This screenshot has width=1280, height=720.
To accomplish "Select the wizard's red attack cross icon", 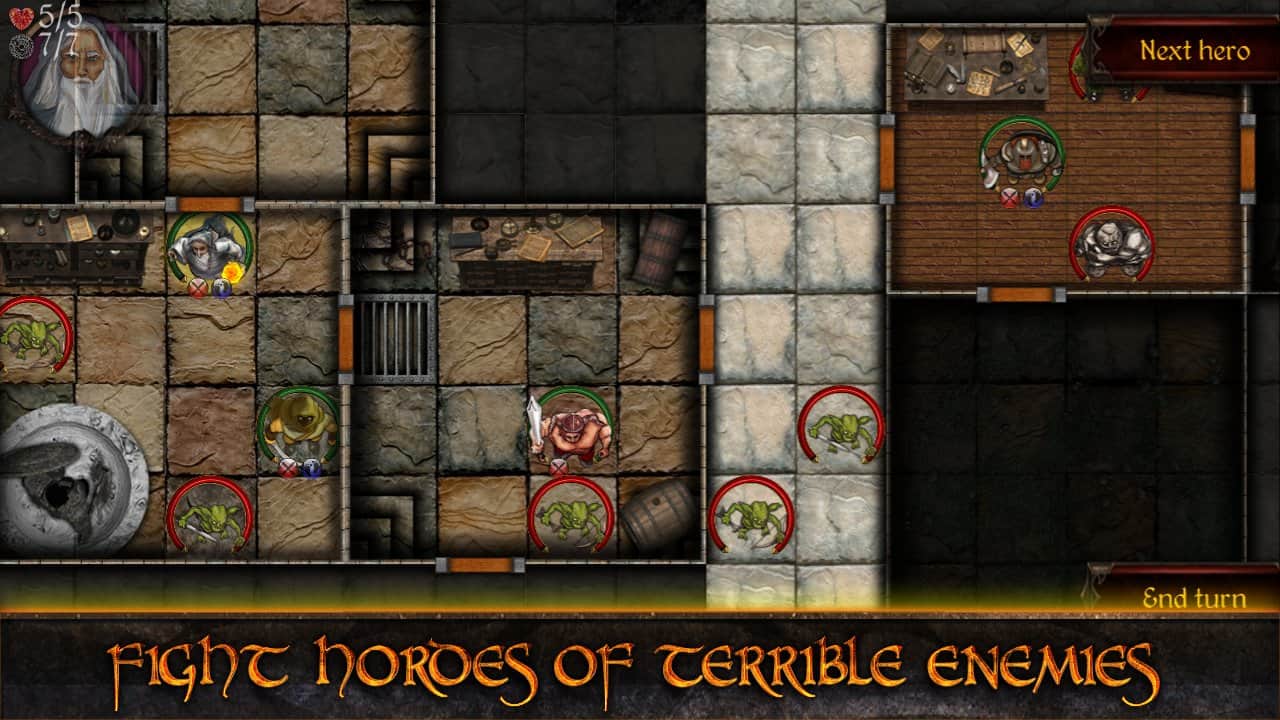I will [199, 287].
